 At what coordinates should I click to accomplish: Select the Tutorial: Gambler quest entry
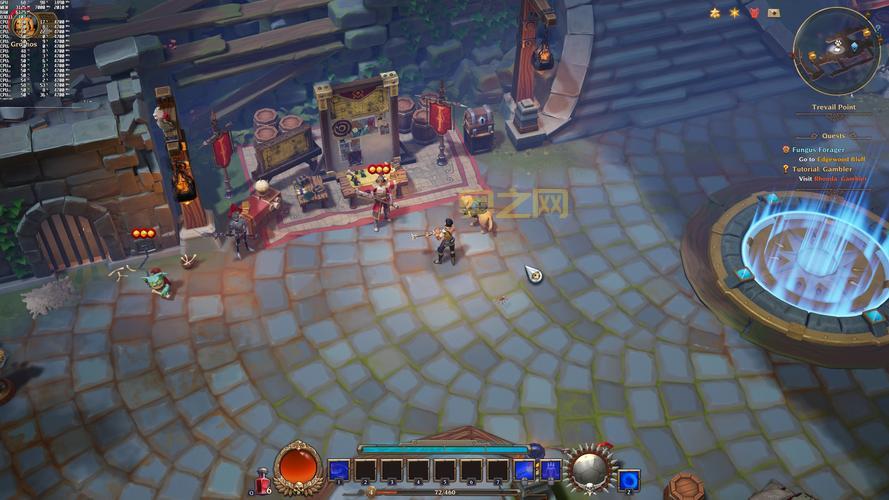(x=825, y=169)
